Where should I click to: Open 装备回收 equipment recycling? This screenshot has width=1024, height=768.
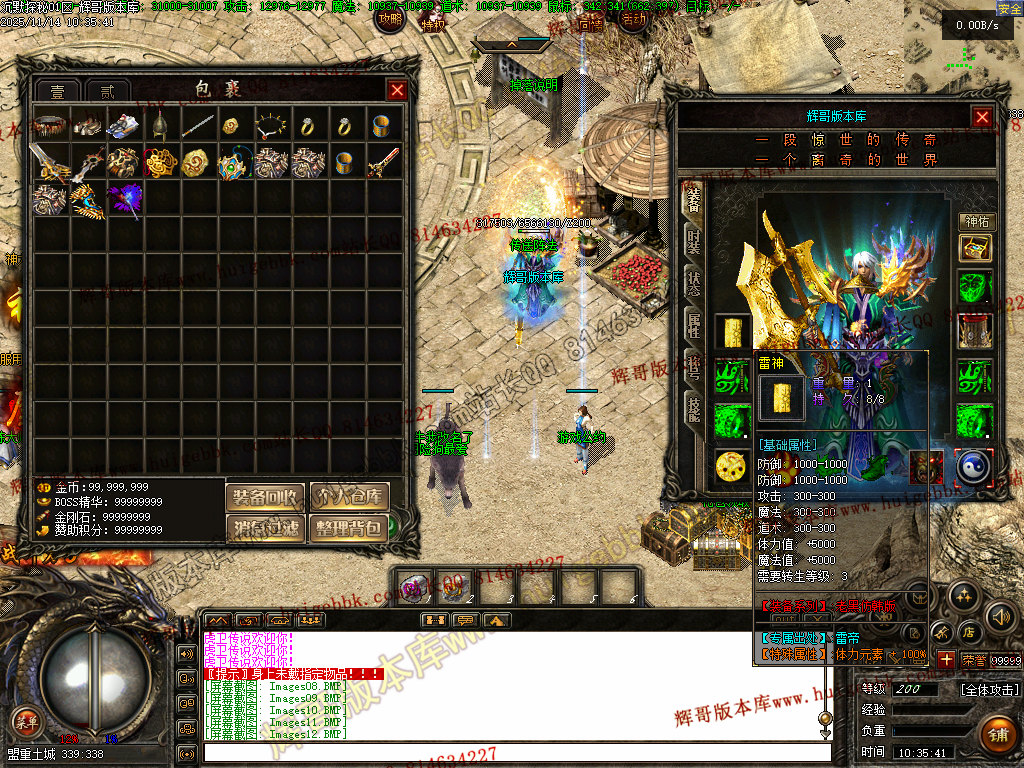click(x=265, y=496)
